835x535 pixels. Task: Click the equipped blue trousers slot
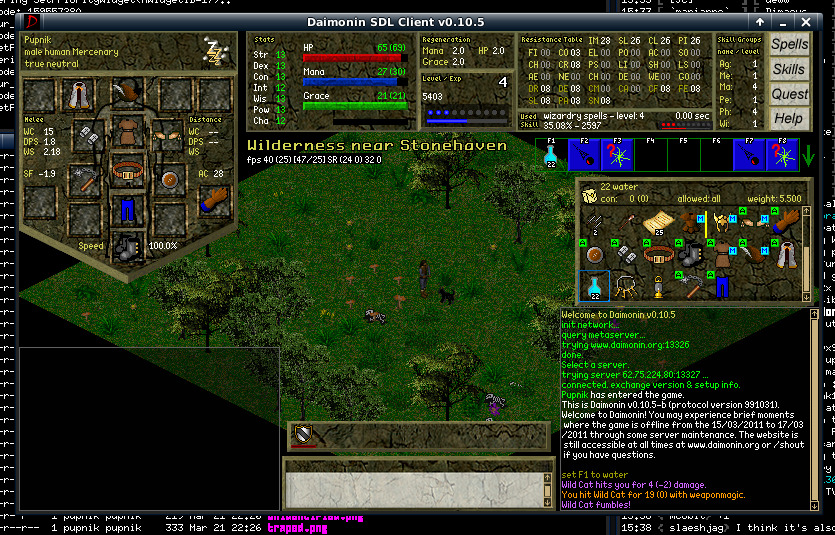click(x=127, y=209)
